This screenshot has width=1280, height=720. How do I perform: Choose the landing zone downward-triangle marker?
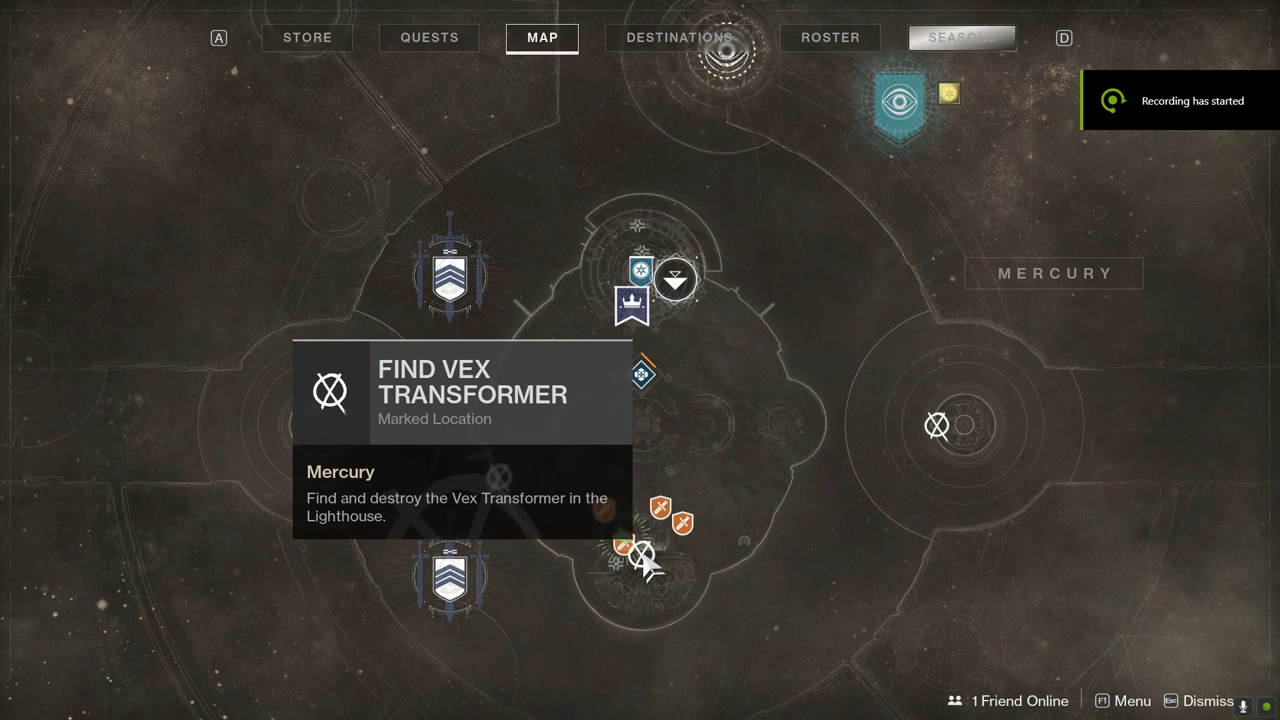(x=676, y=279)
